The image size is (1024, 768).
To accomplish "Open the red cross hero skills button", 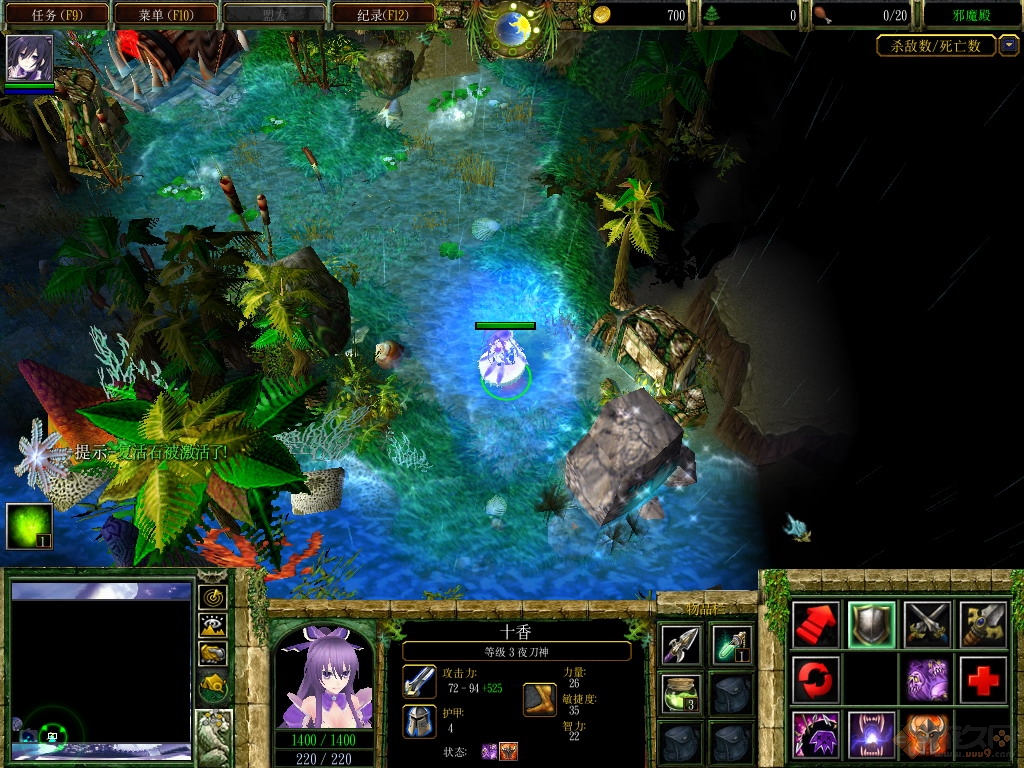I will click(x=982, y=680).
